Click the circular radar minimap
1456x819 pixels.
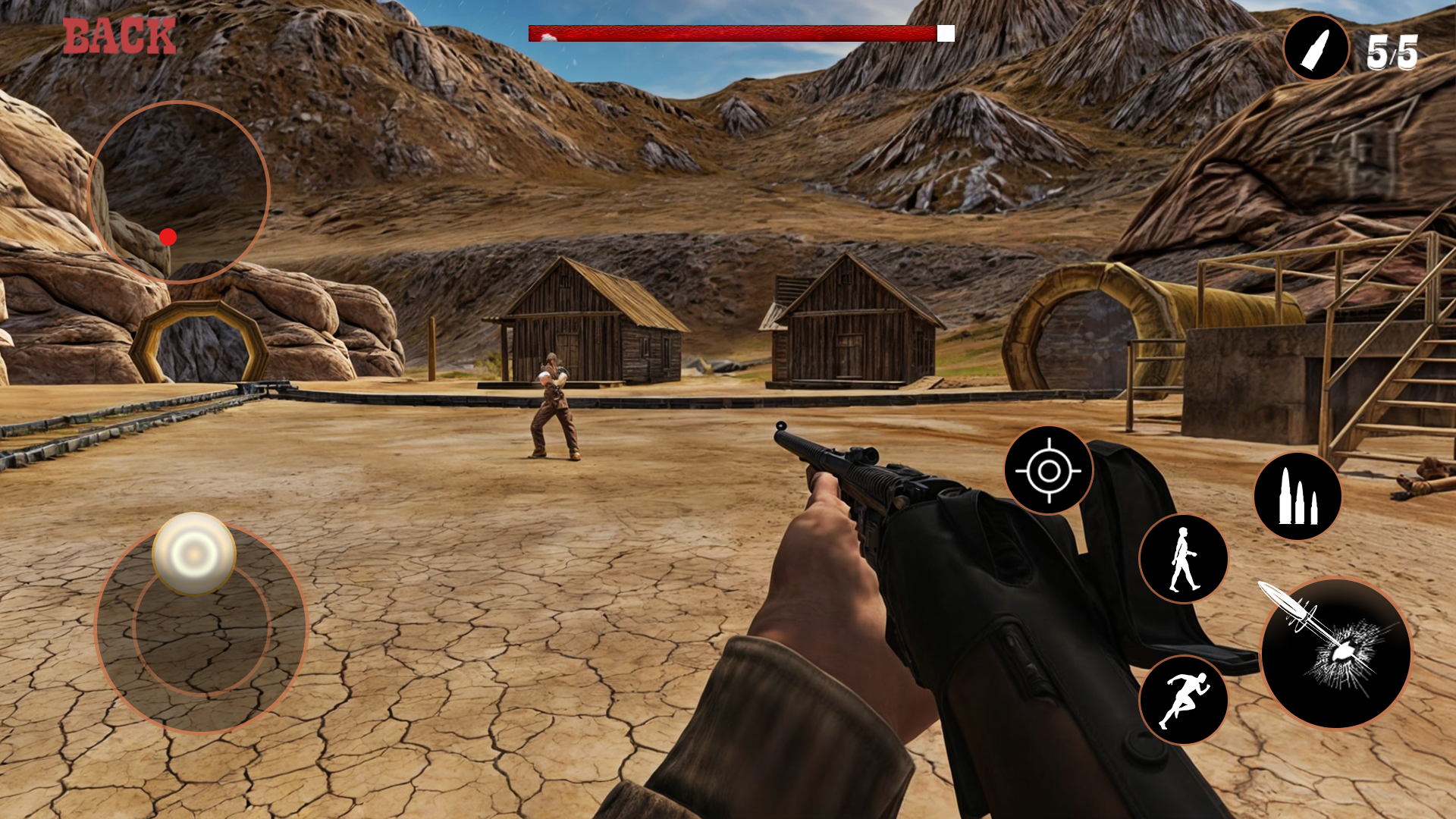[179, 192]
